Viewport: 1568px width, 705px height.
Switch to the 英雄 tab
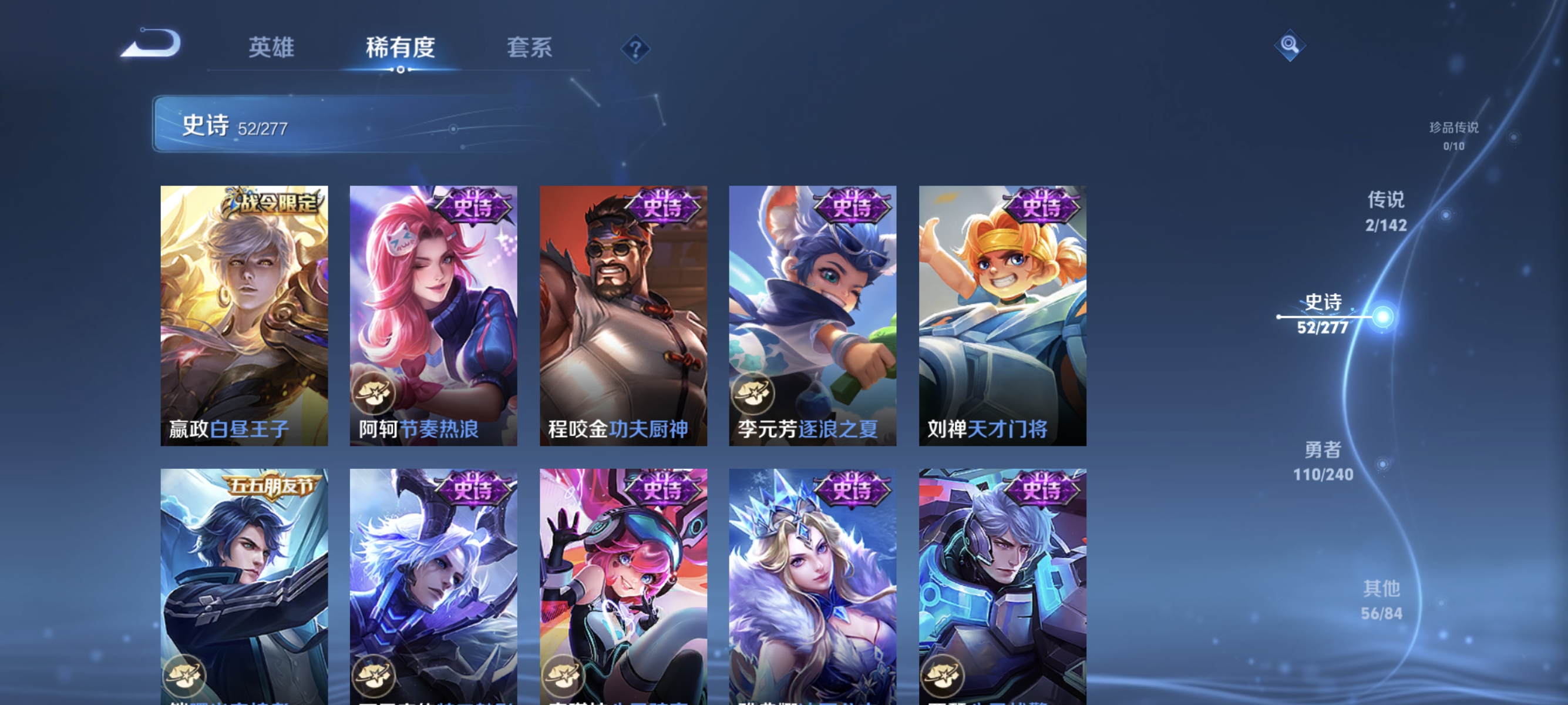click(x=271, y=48)
